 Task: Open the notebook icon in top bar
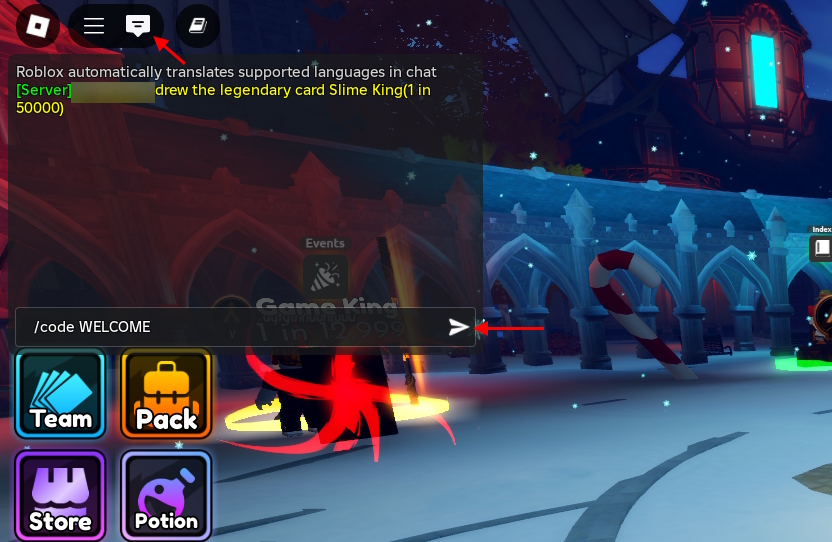point(197,26)
